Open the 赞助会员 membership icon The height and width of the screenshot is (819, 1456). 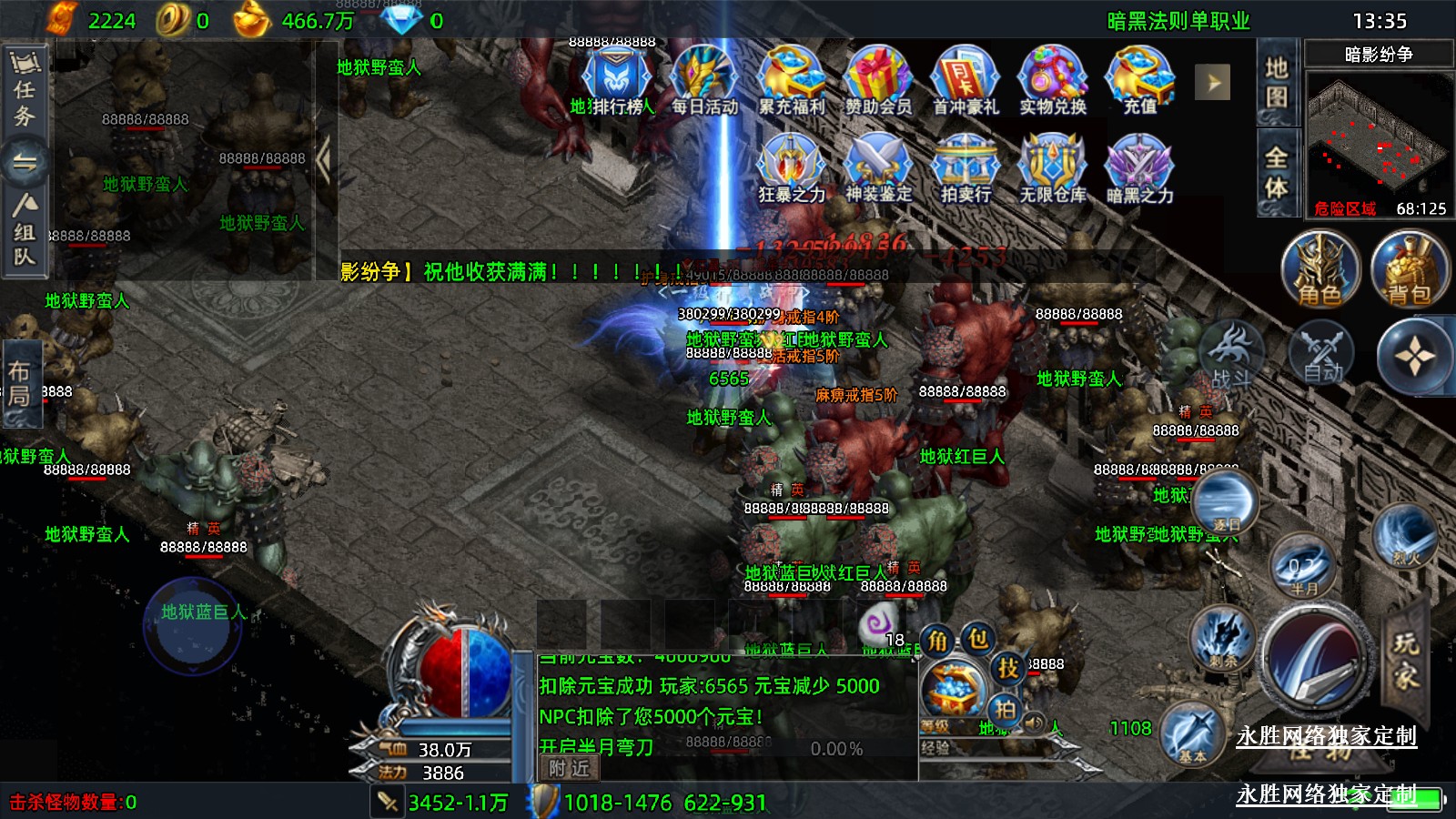(878, 80)
